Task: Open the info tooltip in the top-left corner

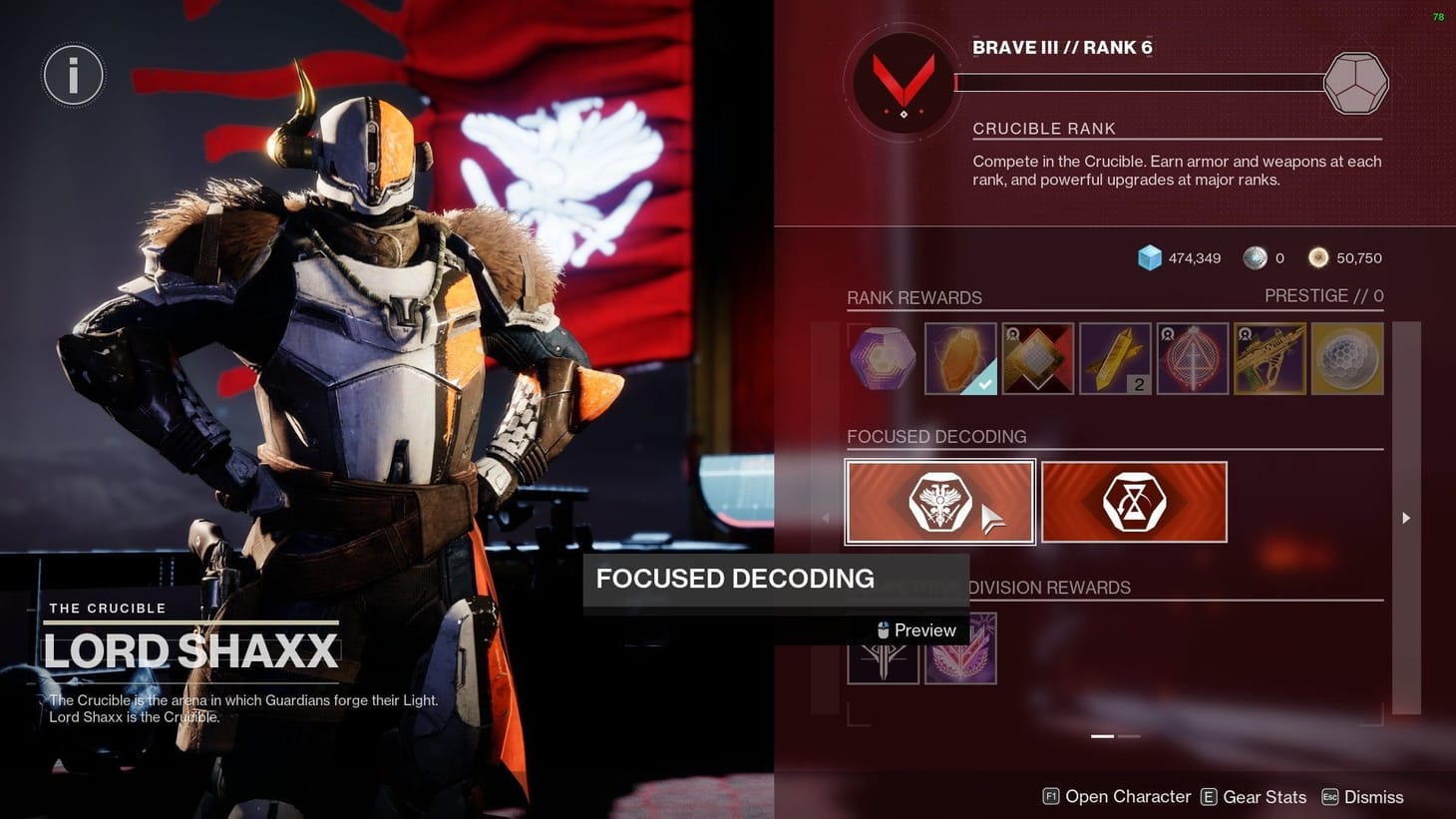Action: pos(73,74)
